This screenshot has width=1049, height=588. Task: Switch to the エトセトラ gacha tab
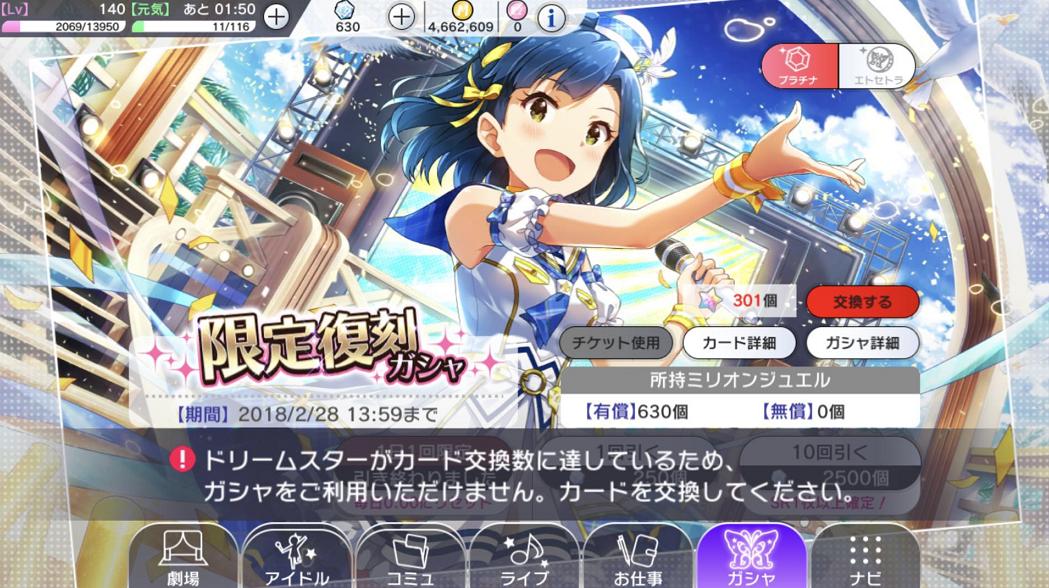pyautogui.click(x=874, y=66)
